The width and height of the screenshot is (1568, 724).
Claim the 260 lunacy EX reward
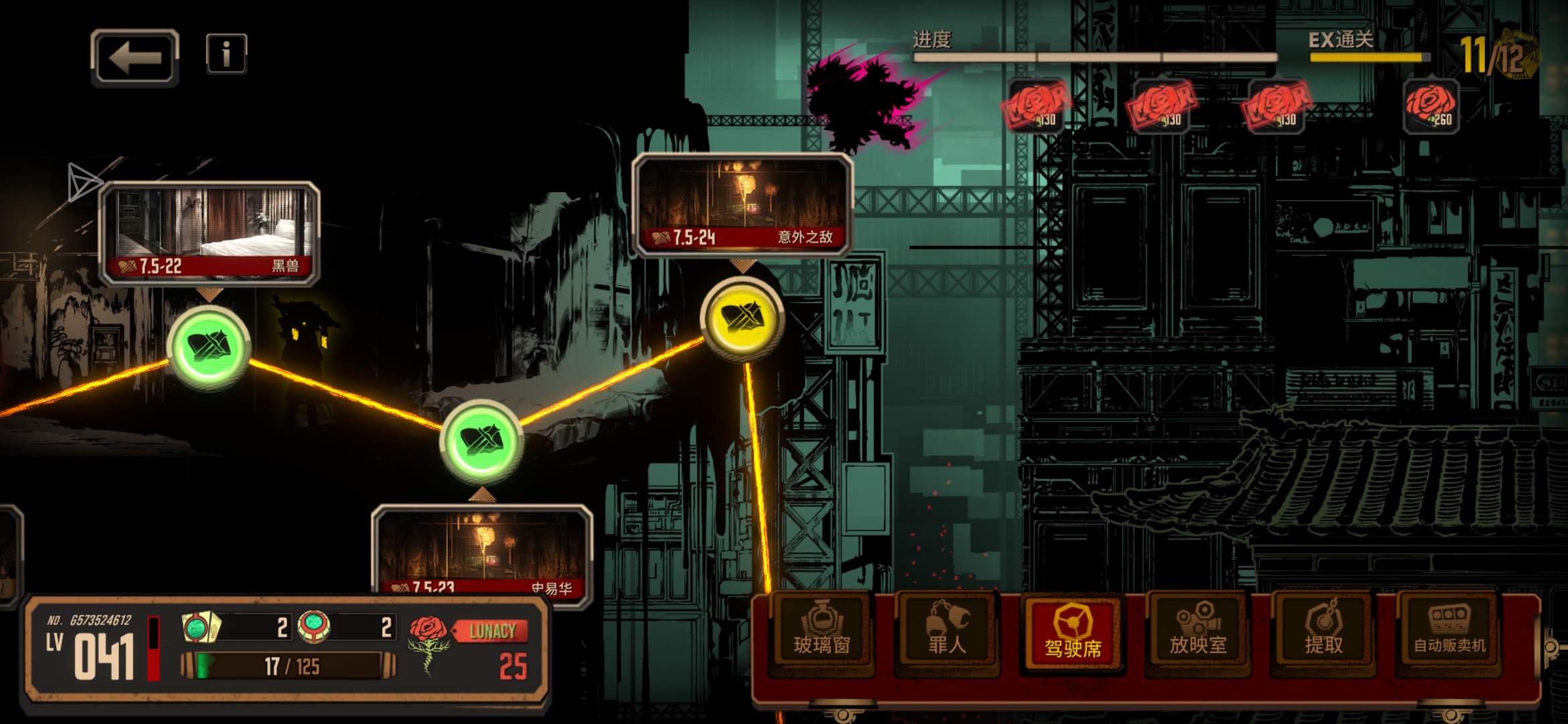[1431, 107]
